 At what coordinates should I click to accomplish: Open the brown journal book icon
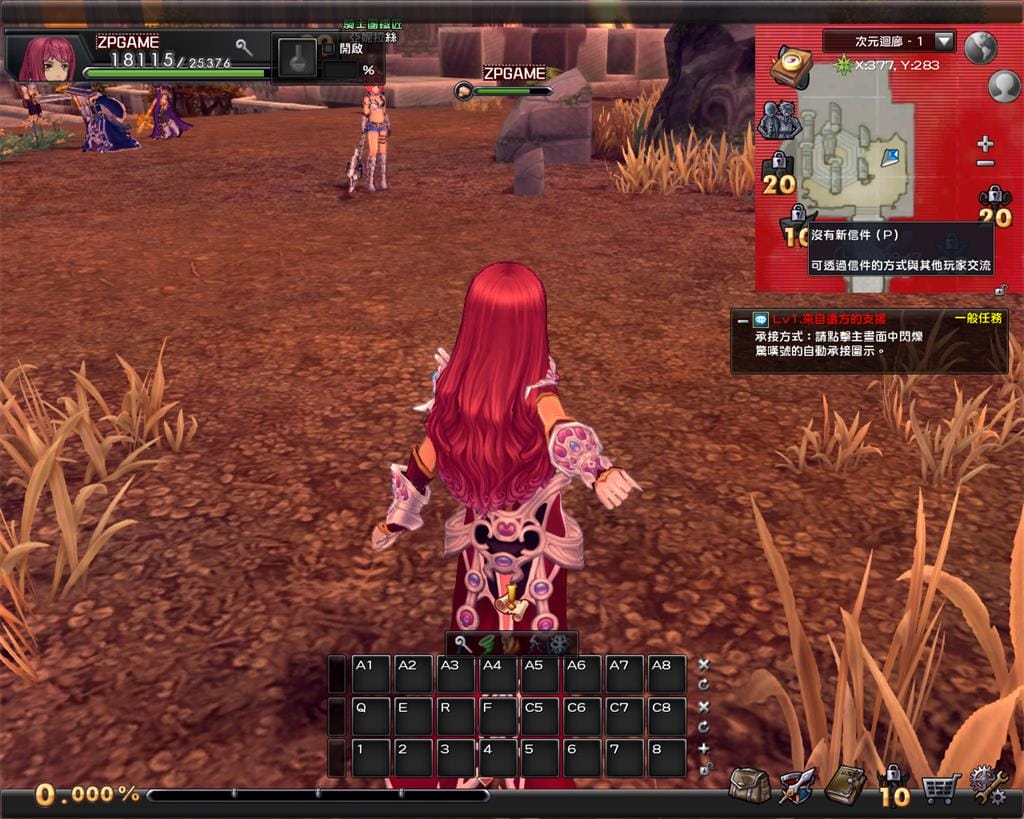pyautogui.click(x=845, y=786)
